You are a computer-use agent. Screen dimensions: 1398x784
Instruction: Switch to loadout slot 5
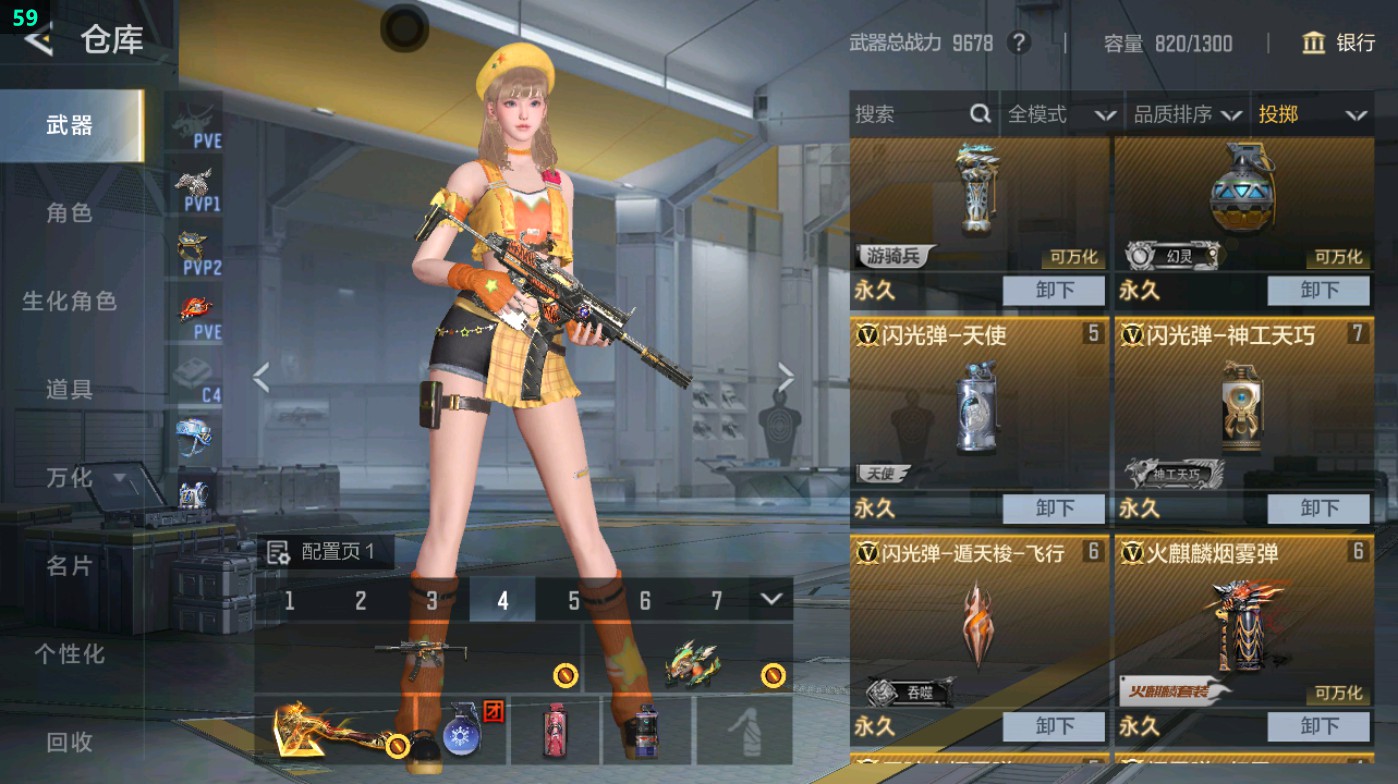click(x=574, y=600)
